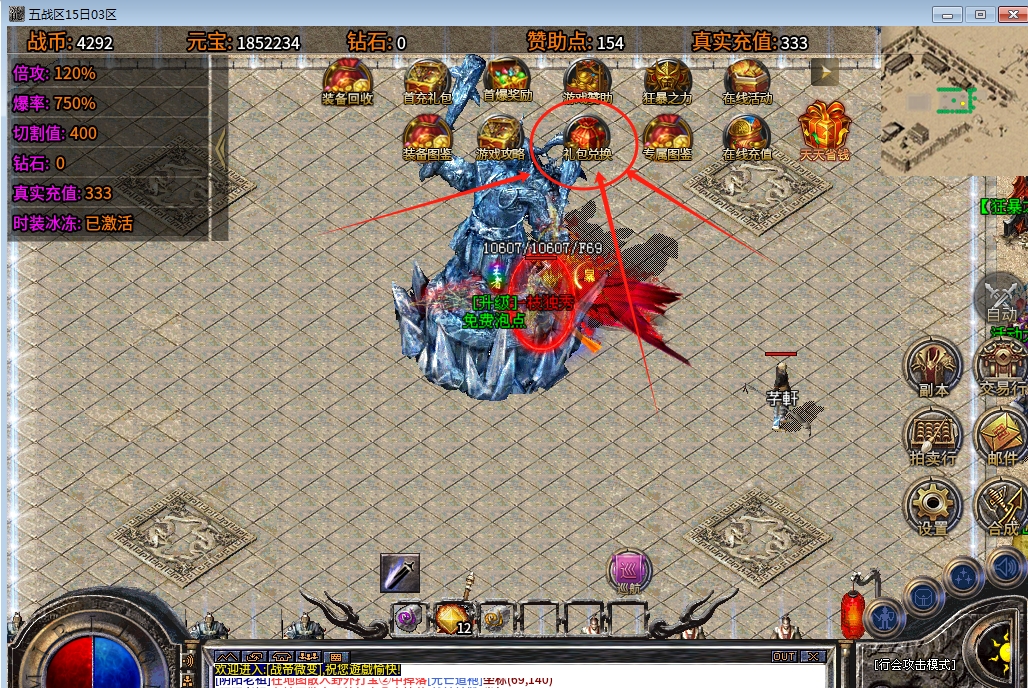Screen dimensions: 1028x688
Task: Open the 拍卖行 auction house
Action: pos(933,436)
